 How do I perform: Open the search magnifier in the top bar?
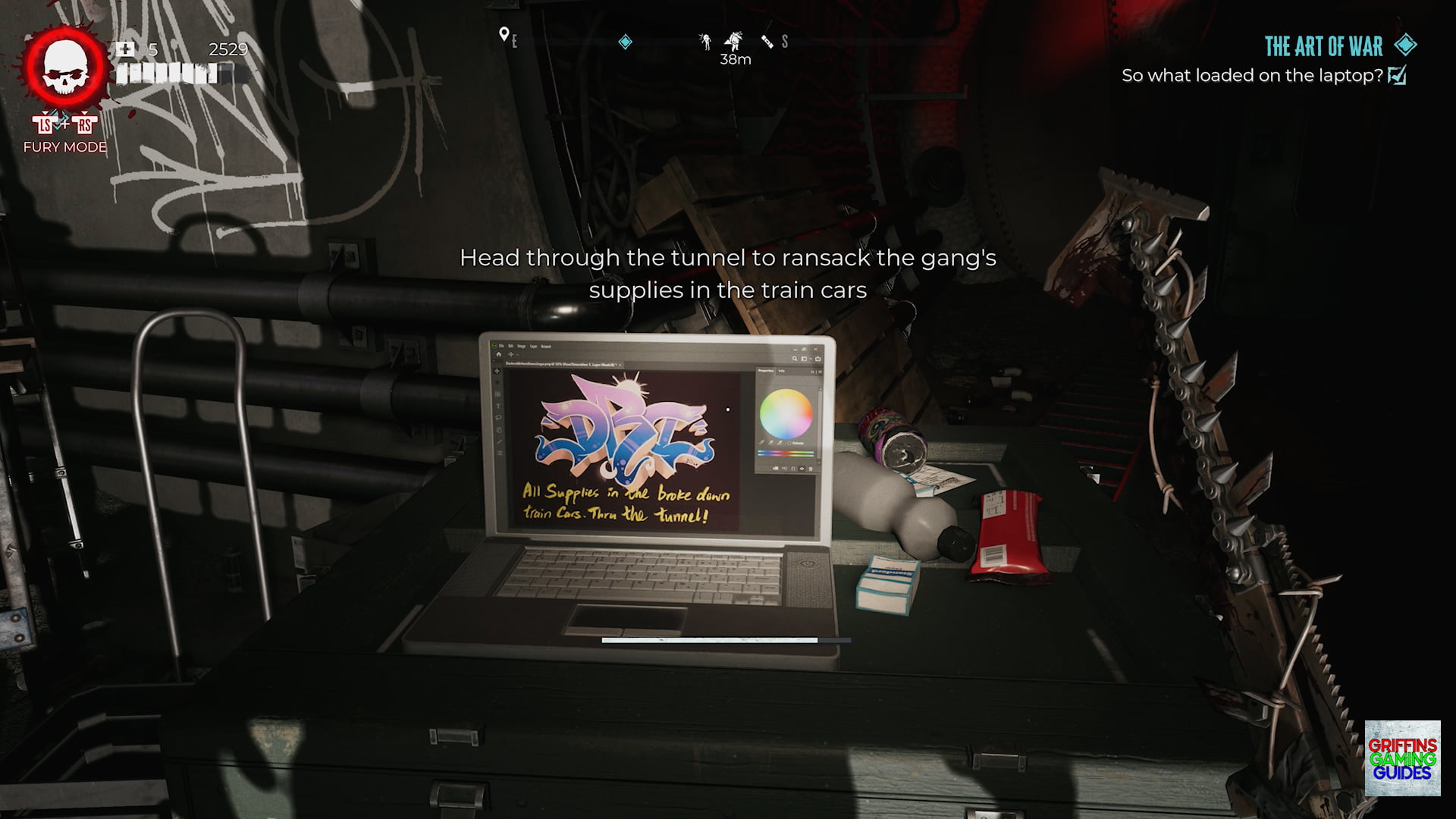pos(794,359)
